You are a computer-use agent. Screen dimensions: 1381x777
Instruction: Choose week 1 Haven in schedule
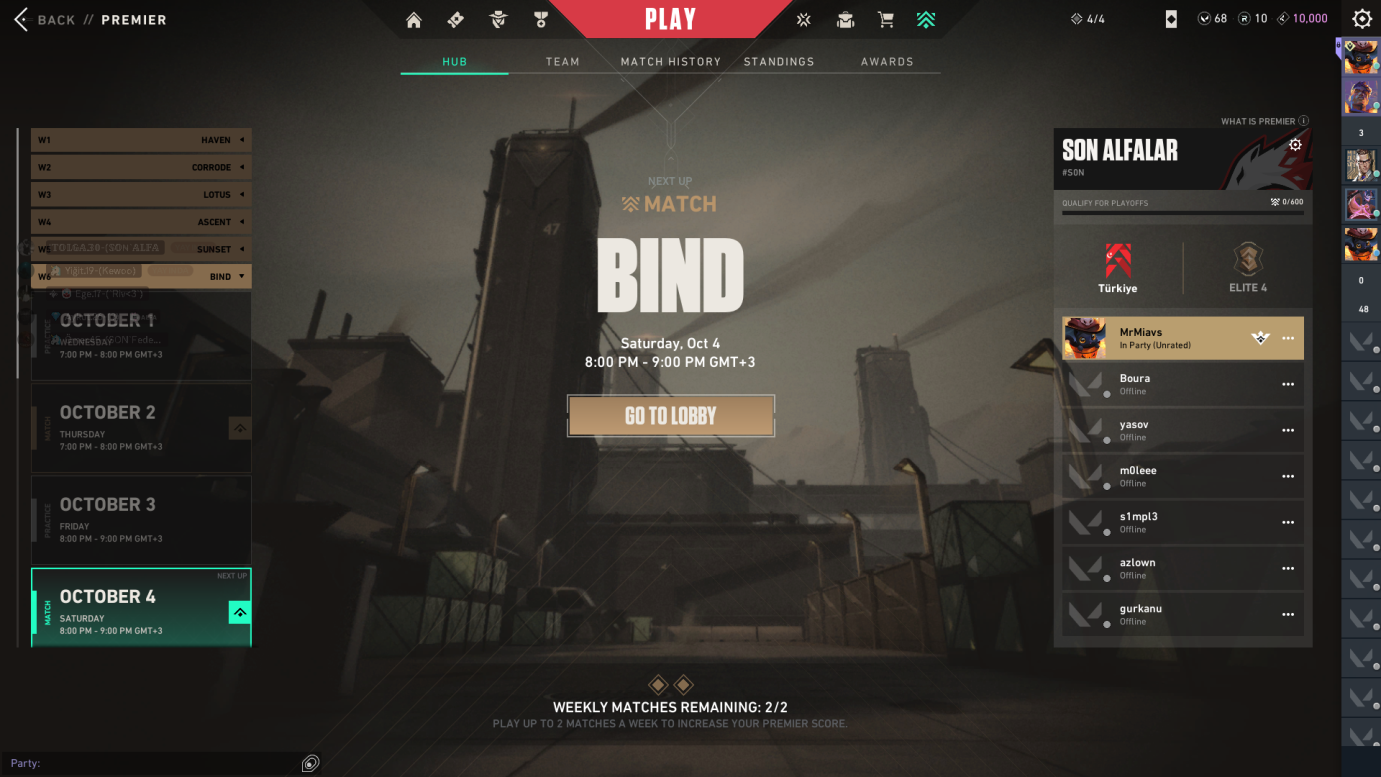pyautogui.click(x=141, y=140)
